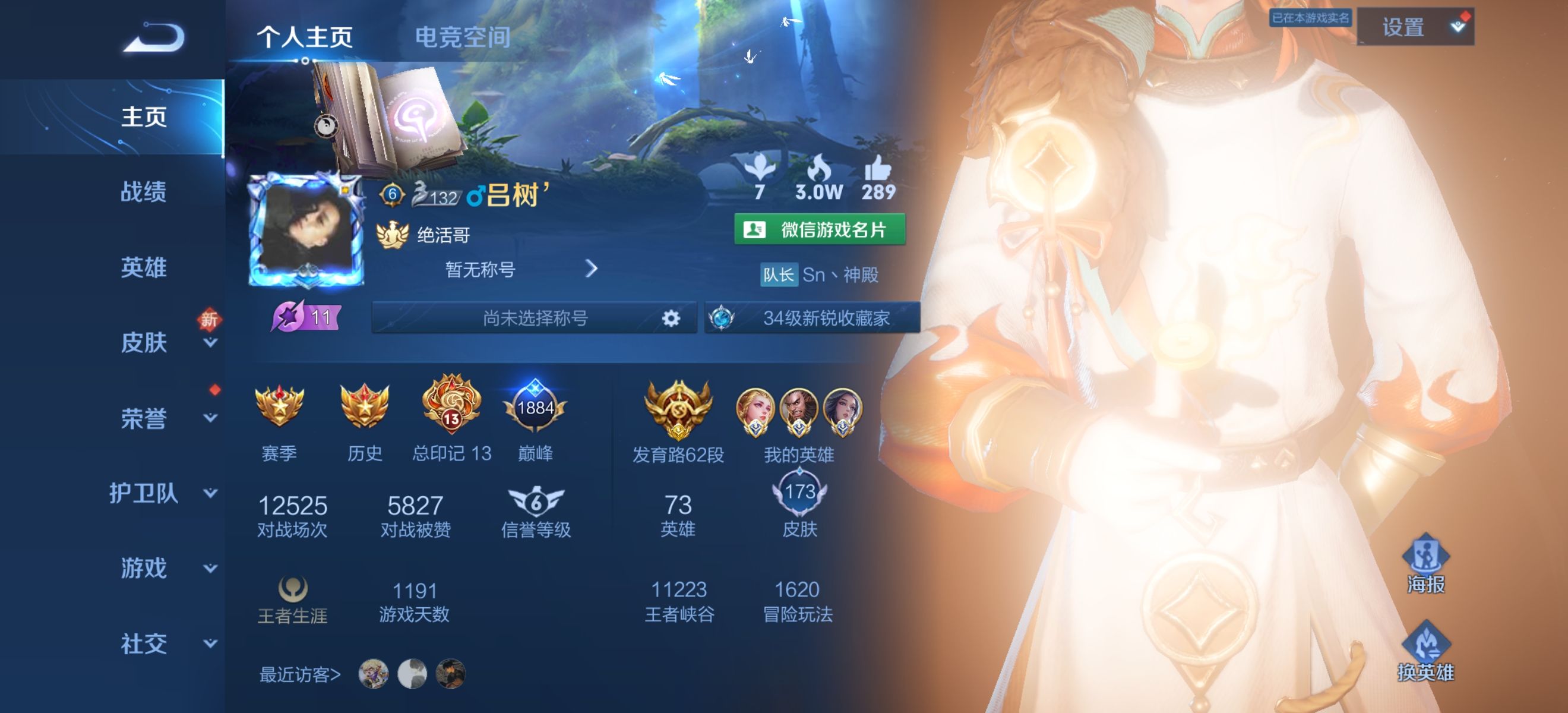Open 王者生涯 career icon
Viewport: 1568px width, 713px height.
pos(292,588)
